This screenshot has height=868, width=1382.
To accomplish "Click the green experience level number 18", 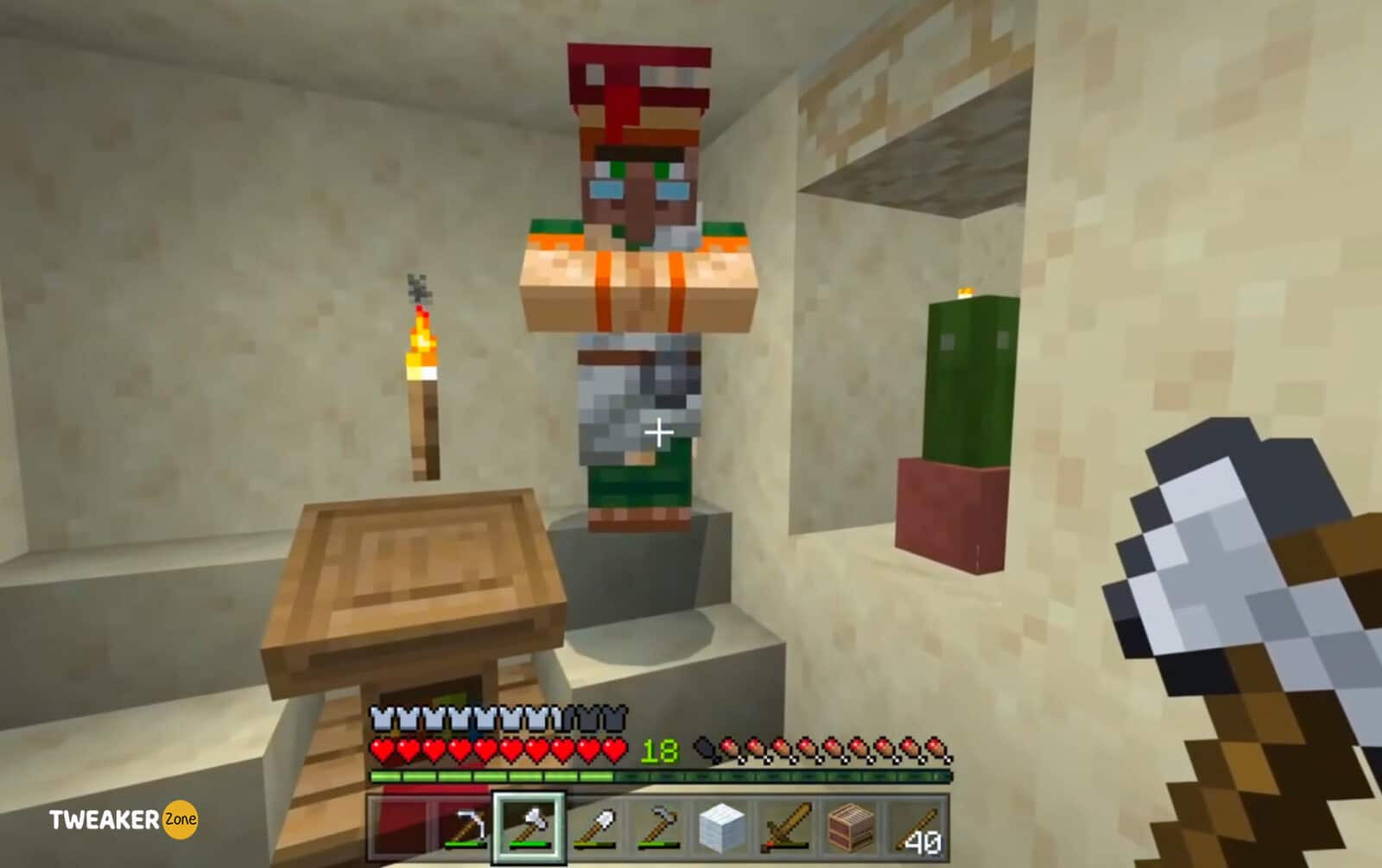I will 658,750.
